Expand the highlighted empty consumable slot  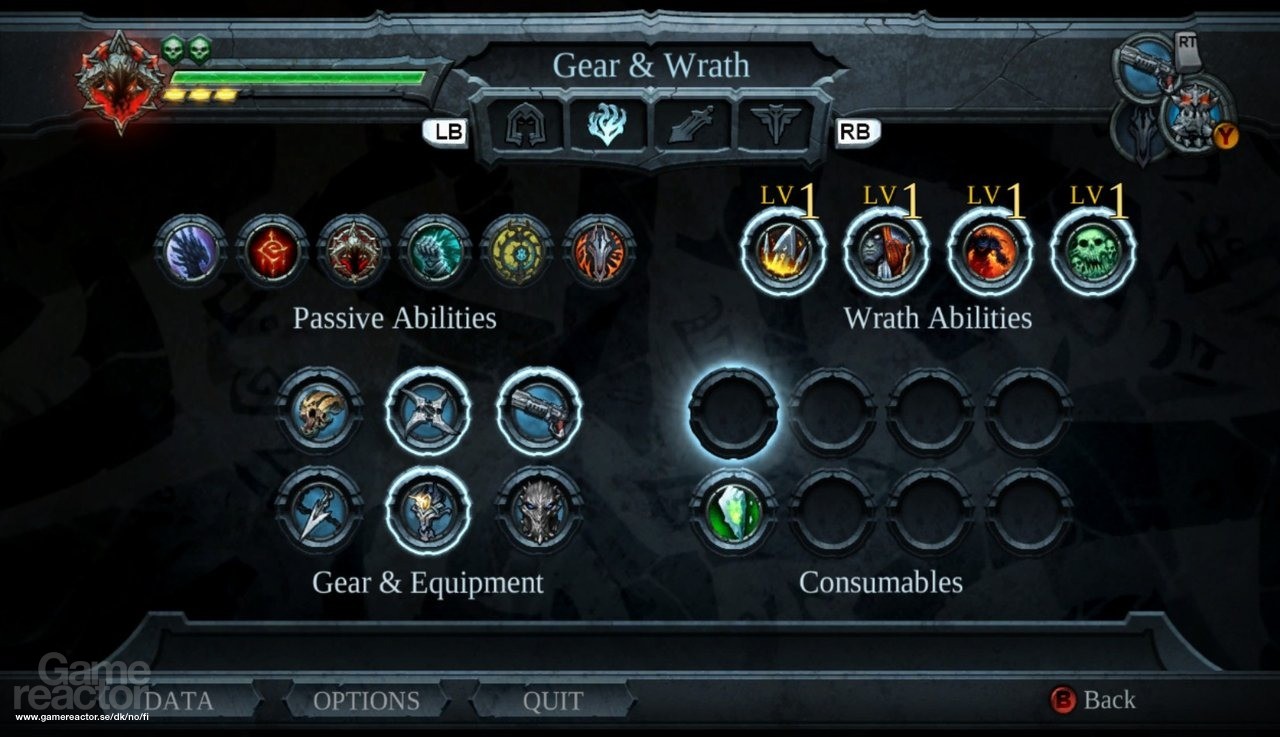(x=737, y=414)
